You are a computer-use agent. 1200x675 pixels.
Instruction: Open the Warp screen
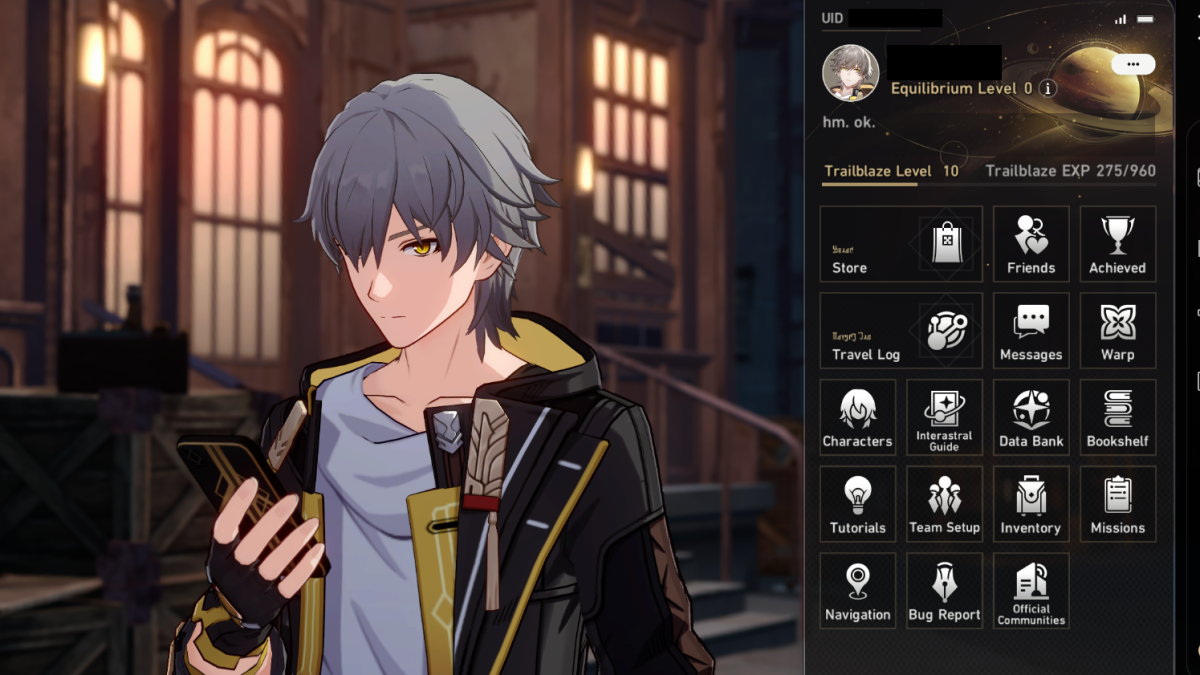coord(1117,331)
